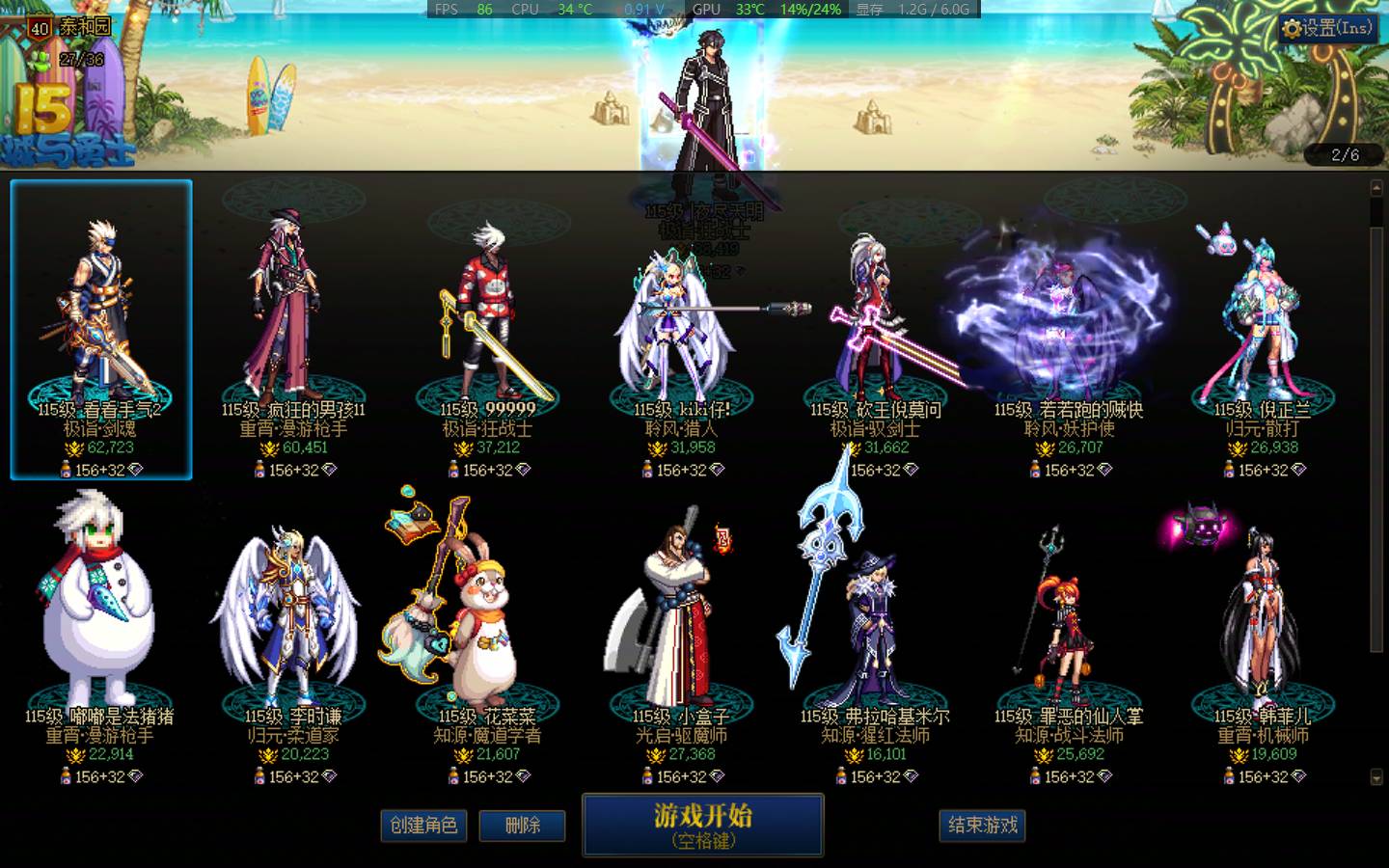Click the potion icon below kiki仔
The image size is (1389, 868).
coord(646,470)
